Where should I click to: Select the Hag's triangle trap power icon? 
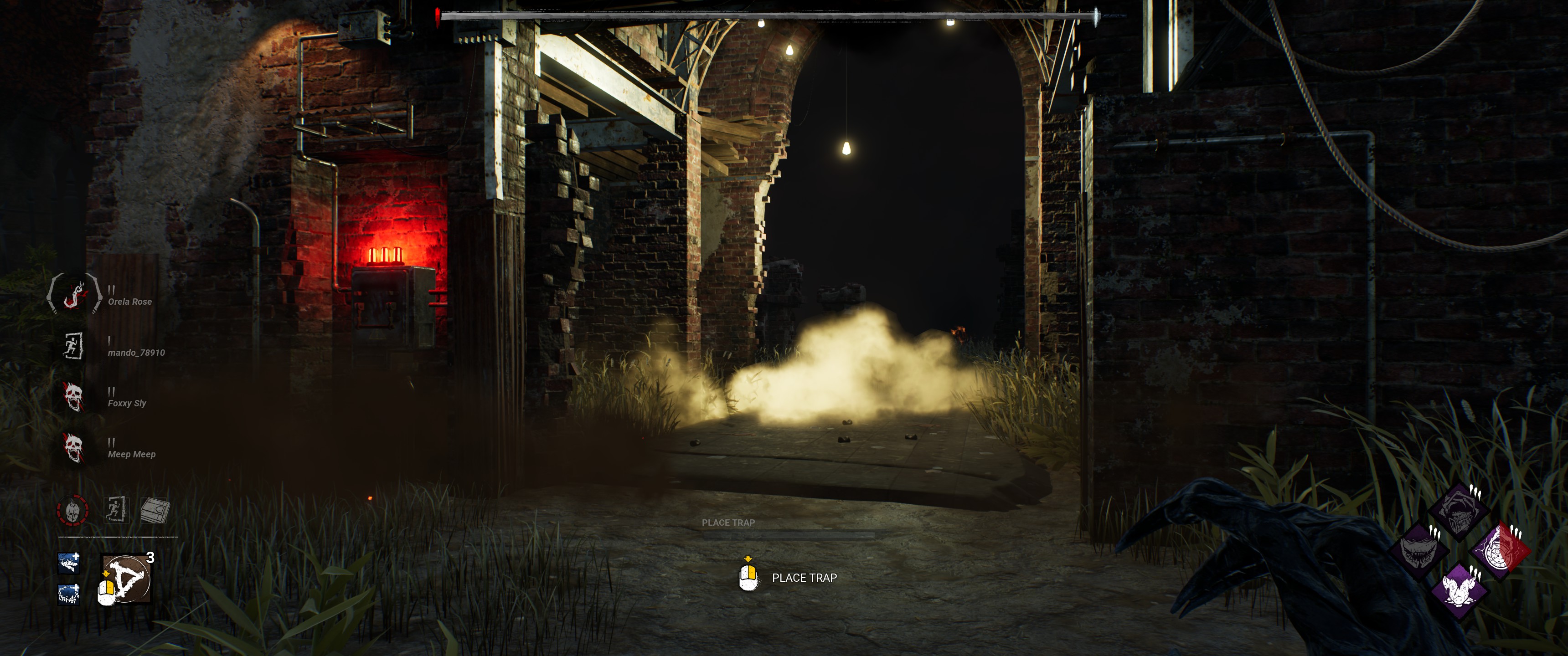point(127,579)
